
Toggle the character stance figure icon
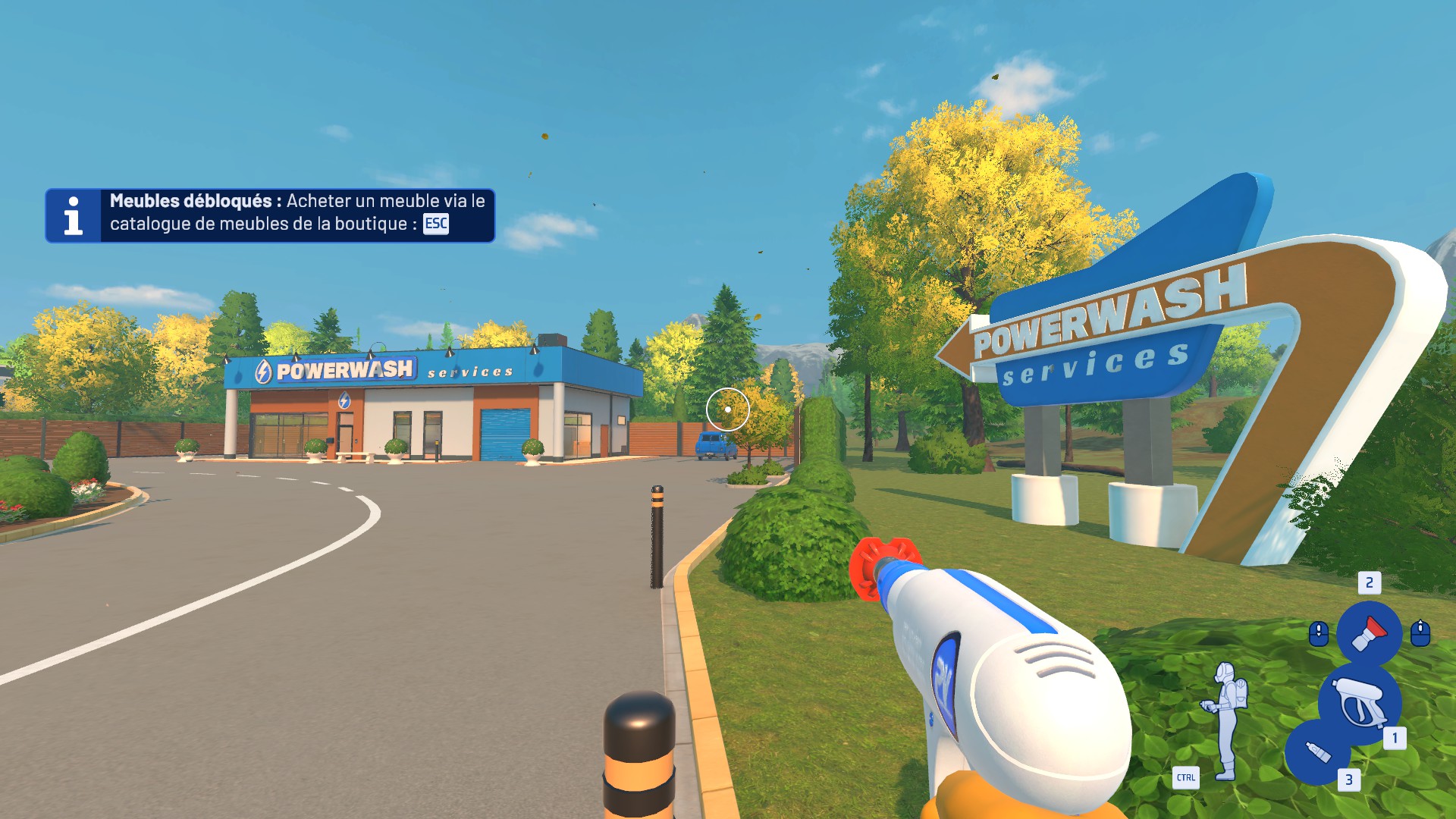(x=1225, y=720)
